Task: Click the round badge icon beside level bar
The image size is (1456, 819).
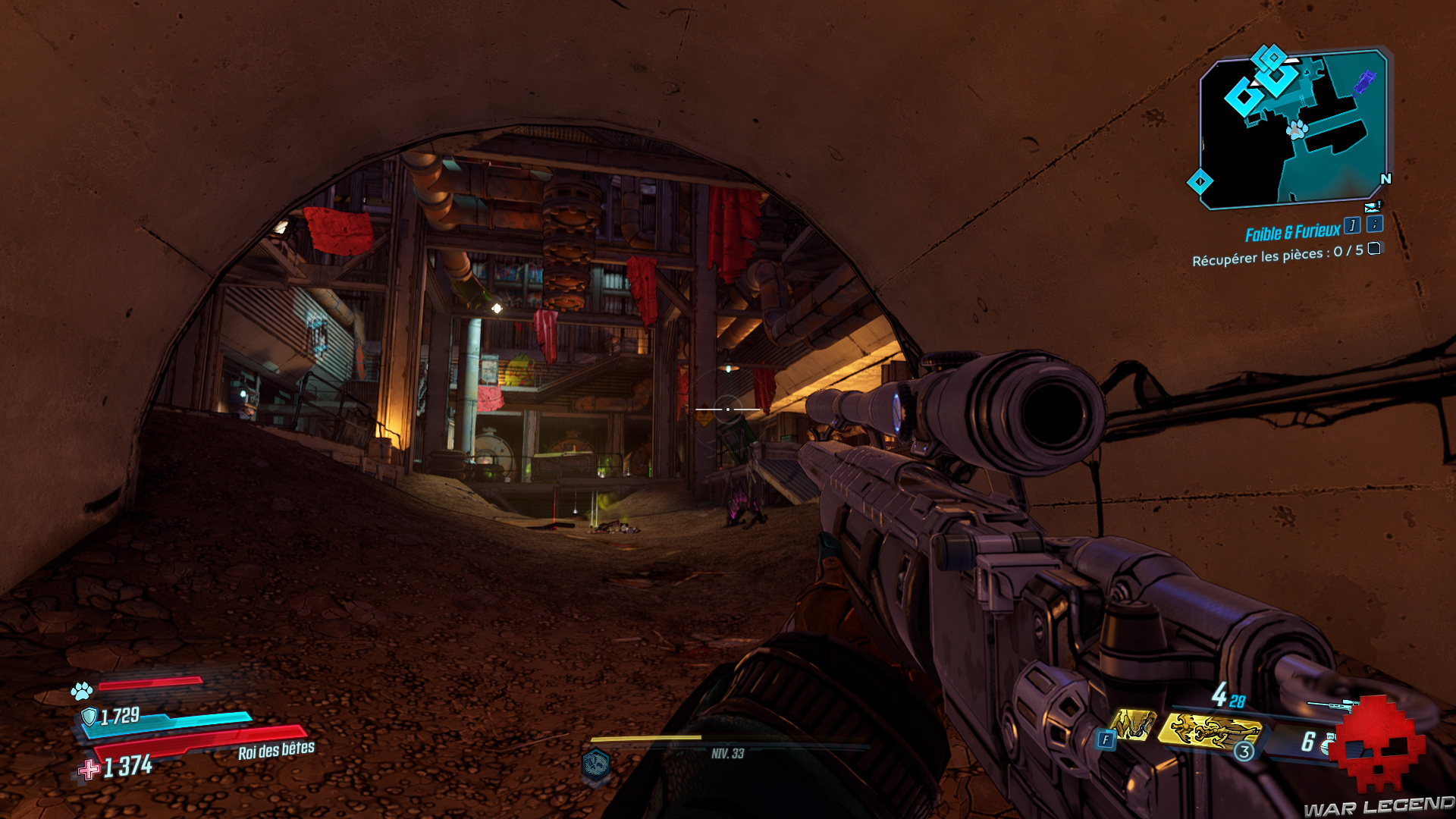Action: pos(596,764)
